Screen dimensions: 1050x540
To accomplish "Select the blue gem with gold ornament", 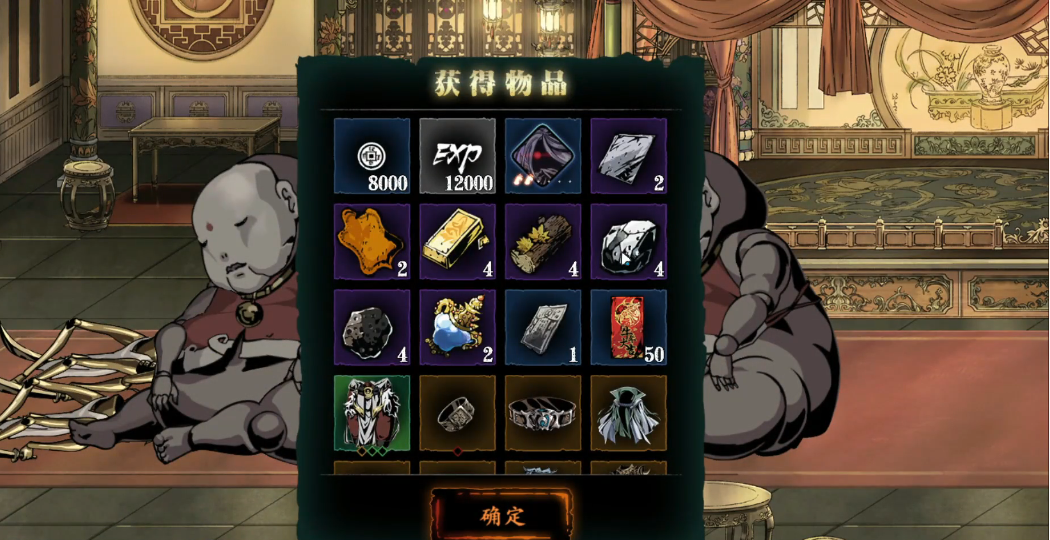I will click(457, 328).
